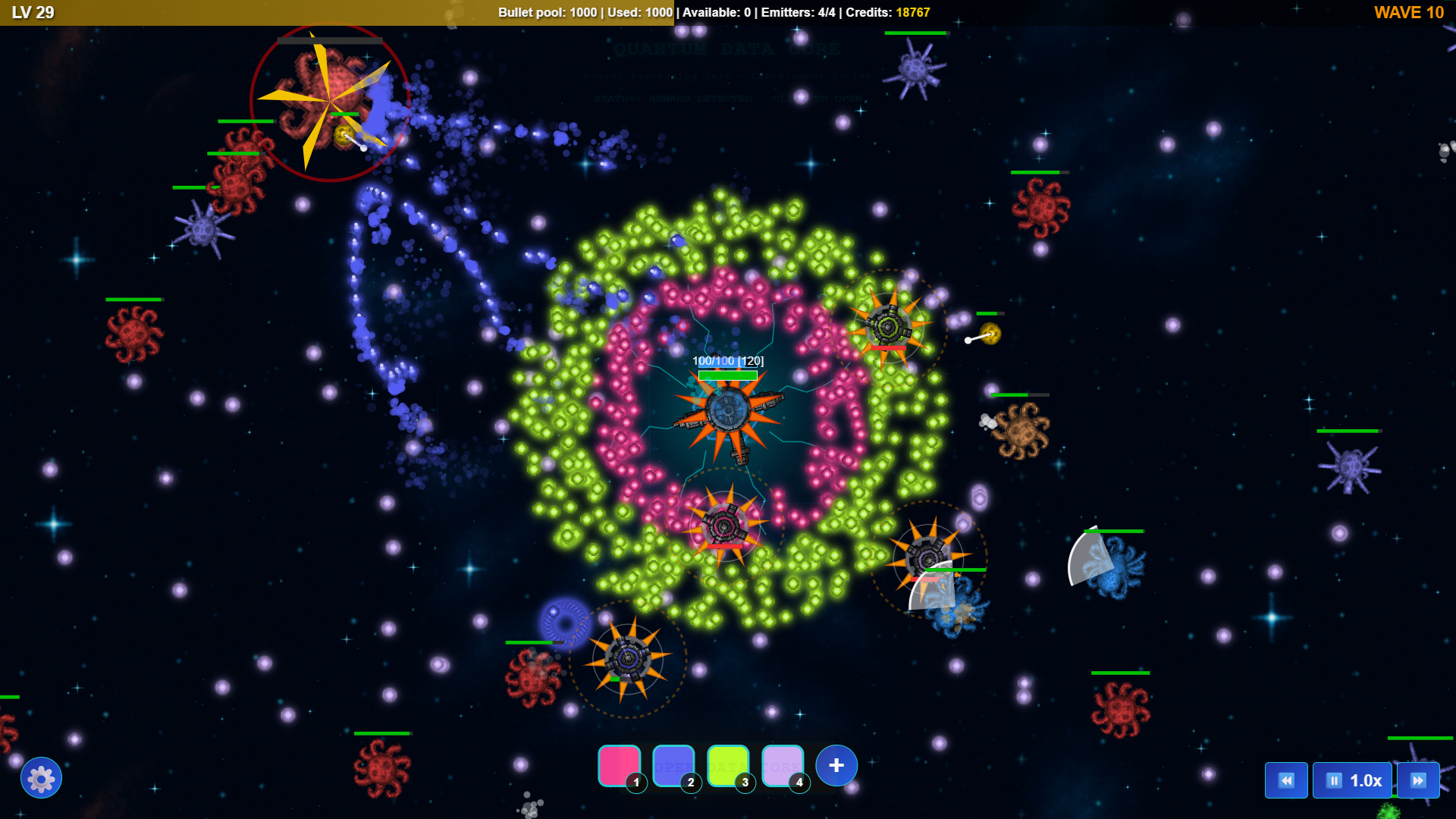Select the orange spiked turret below the ring

click(x=628, y=658)
